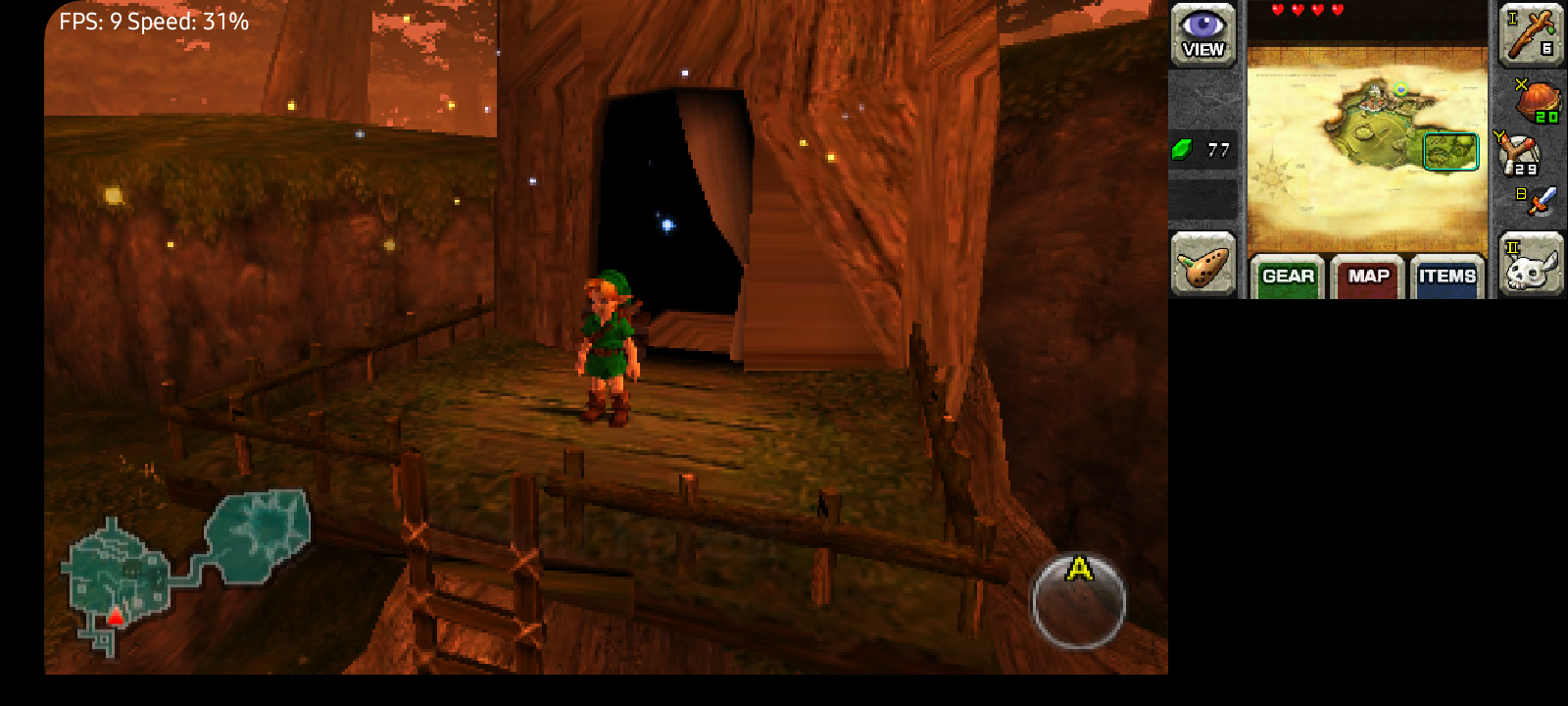The width and height of the screenshot is (1568, 706).
Task: Open the GEAR screen
Action: coord(1288,276)
